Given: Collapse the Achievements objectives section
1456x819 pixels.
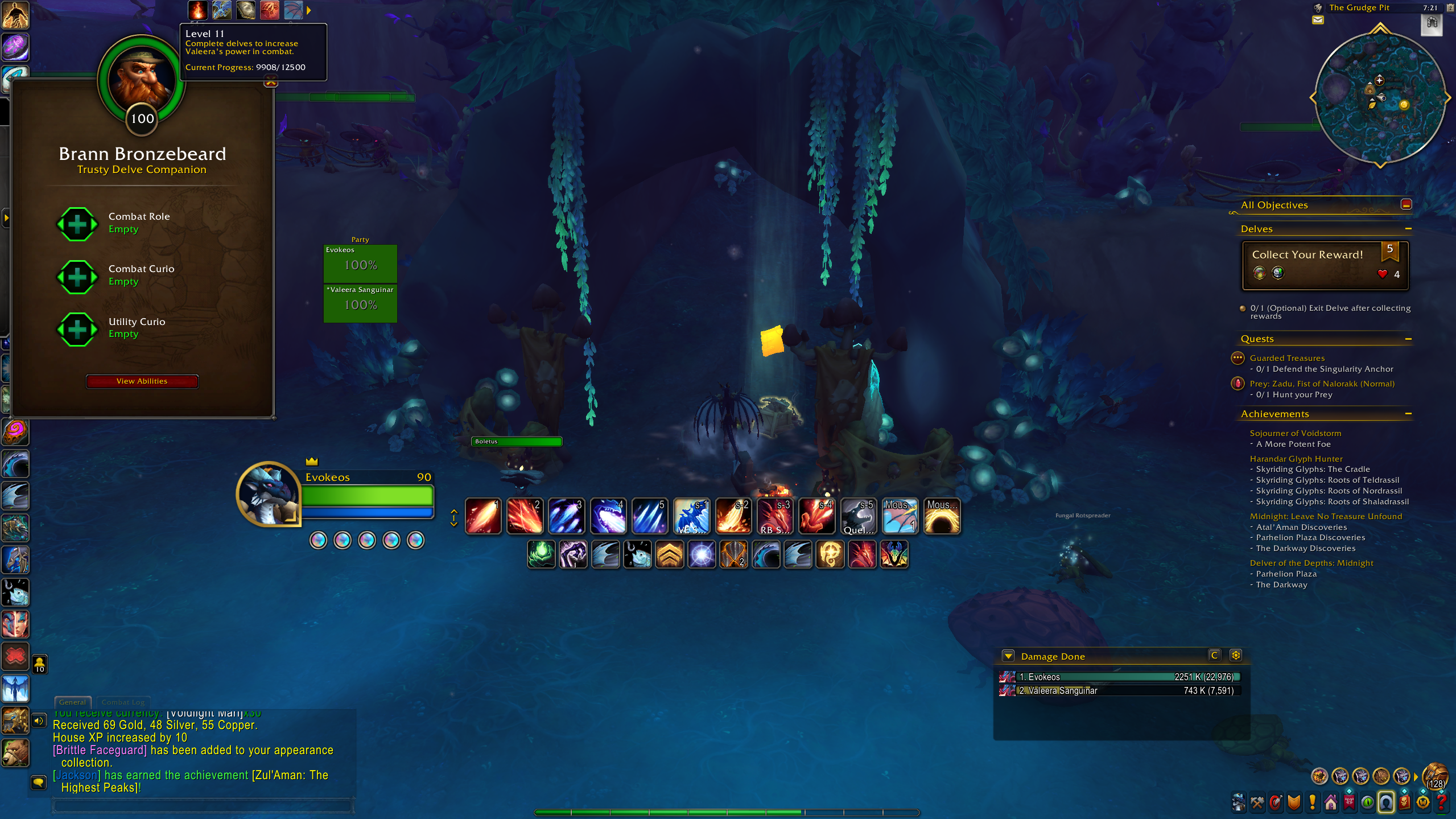Looking at the screenshot, I should 1409,414.
